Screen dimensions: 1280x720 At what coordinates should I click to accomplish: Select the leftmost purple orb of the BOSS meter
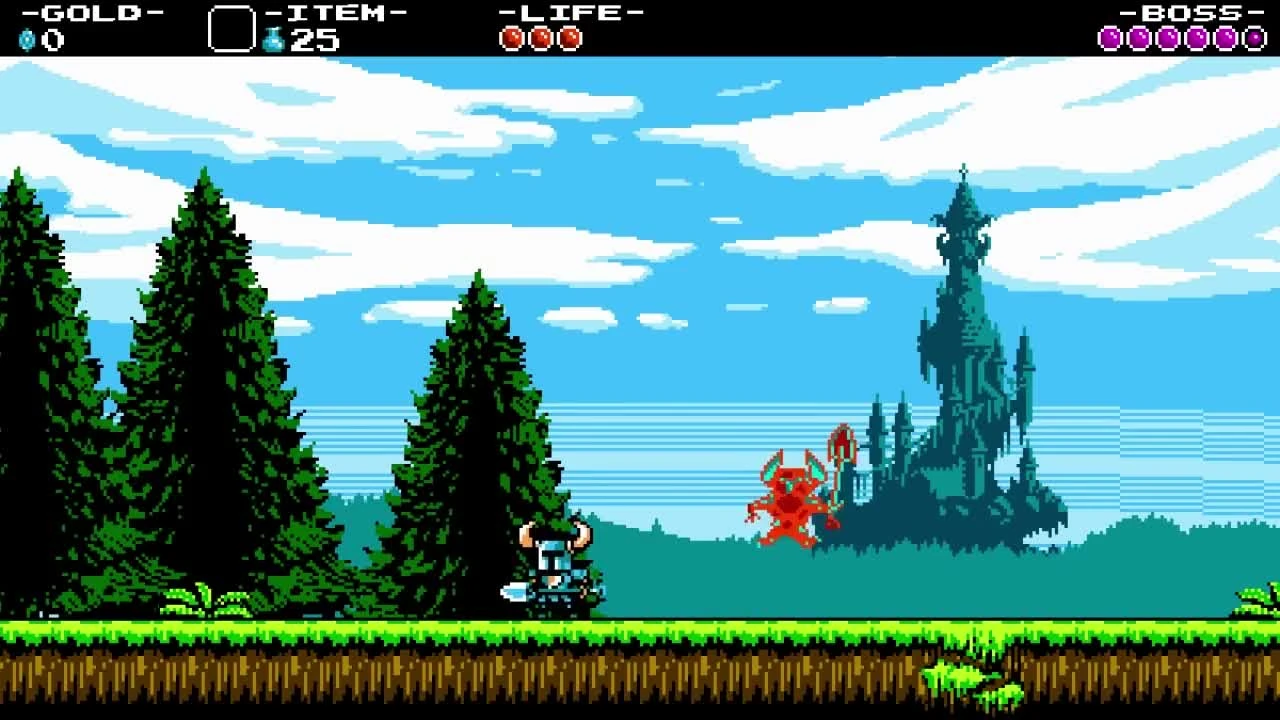tap(1111, 37)
